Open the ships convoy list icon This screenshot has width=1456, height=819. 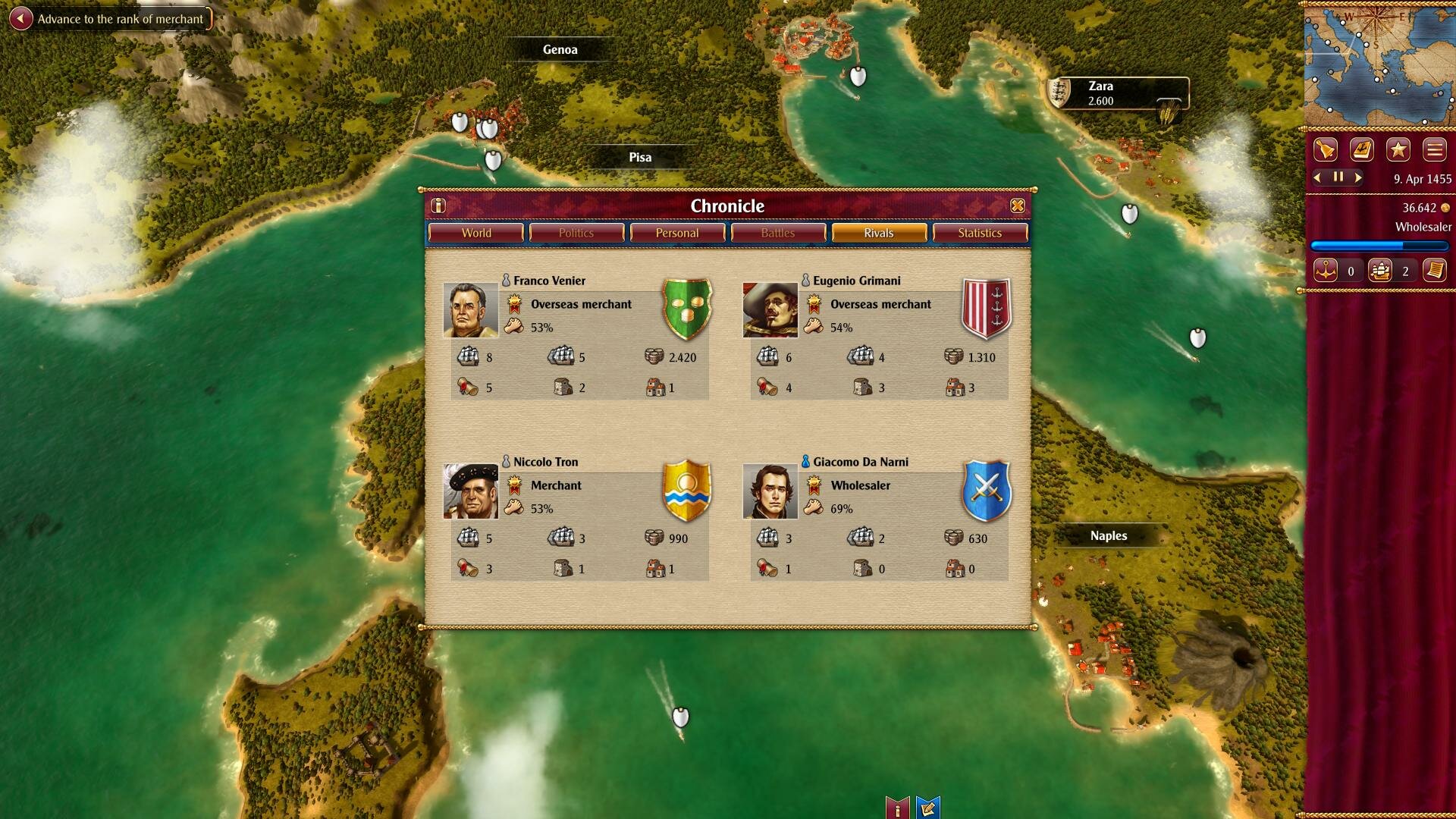coord(1379,271)
